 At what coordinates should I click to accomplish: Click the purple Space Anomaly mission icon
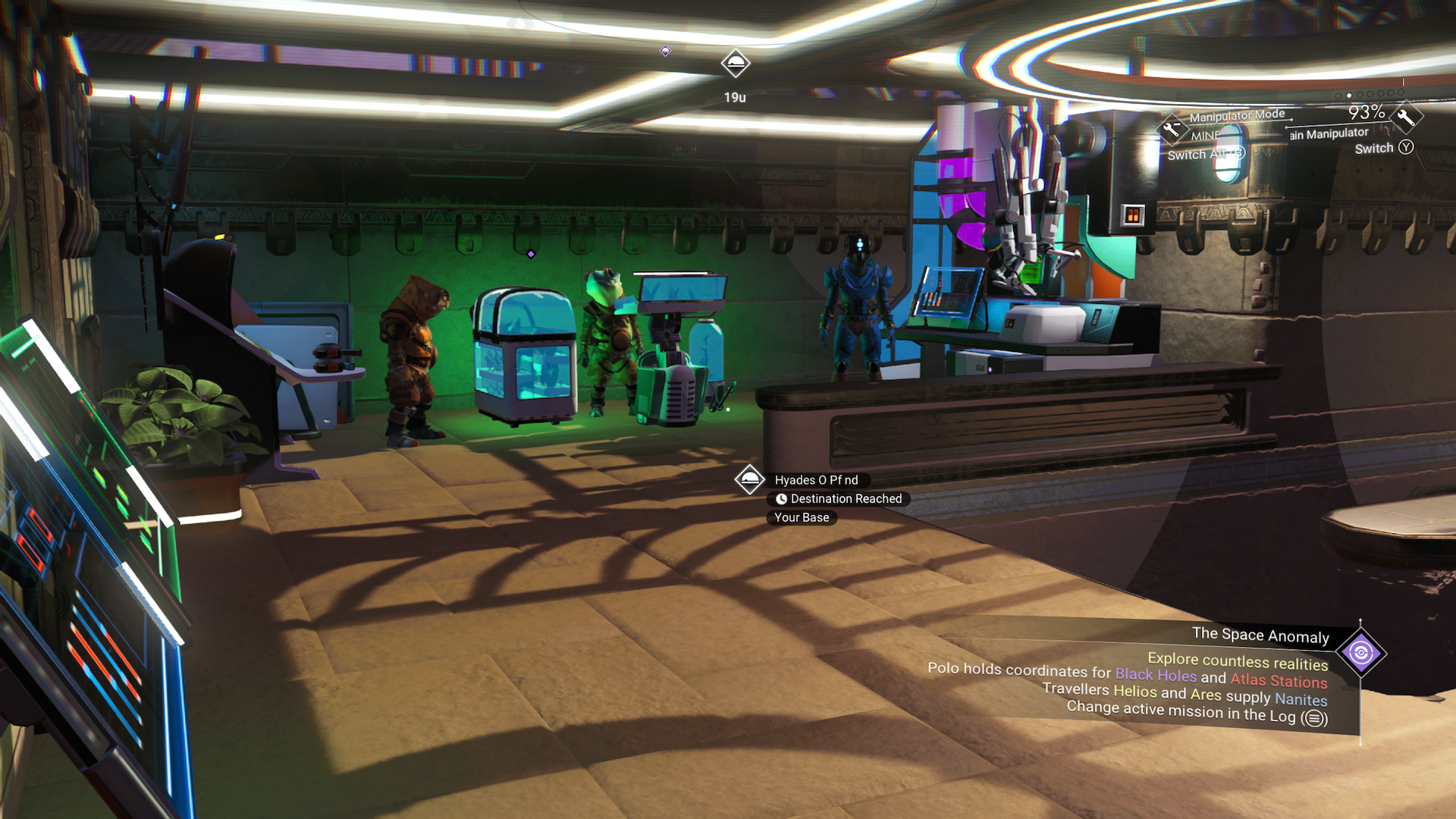coord(1361,651)
